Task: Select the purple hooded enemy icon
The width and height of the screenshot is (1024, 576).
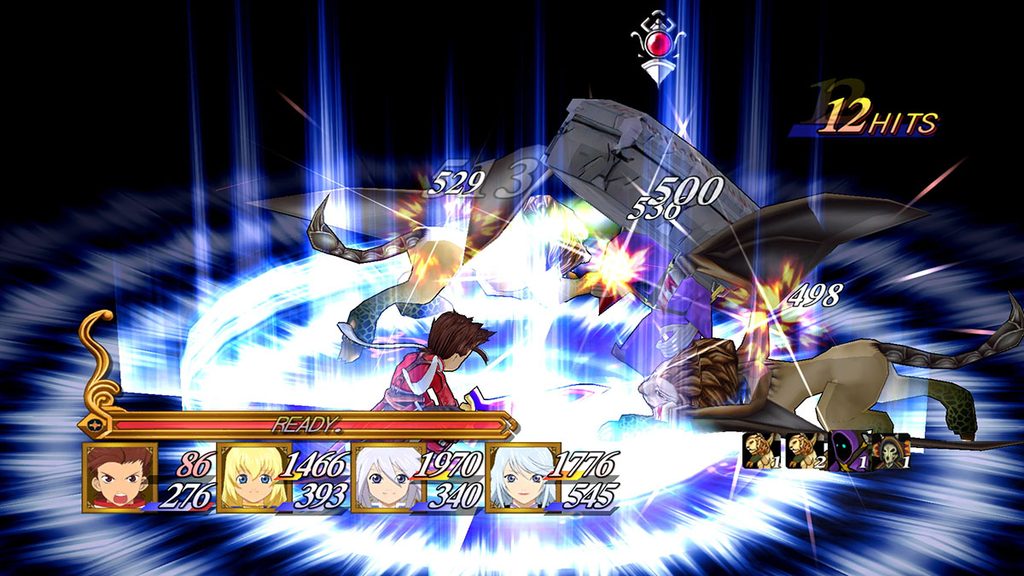Action: coord(847,451)
